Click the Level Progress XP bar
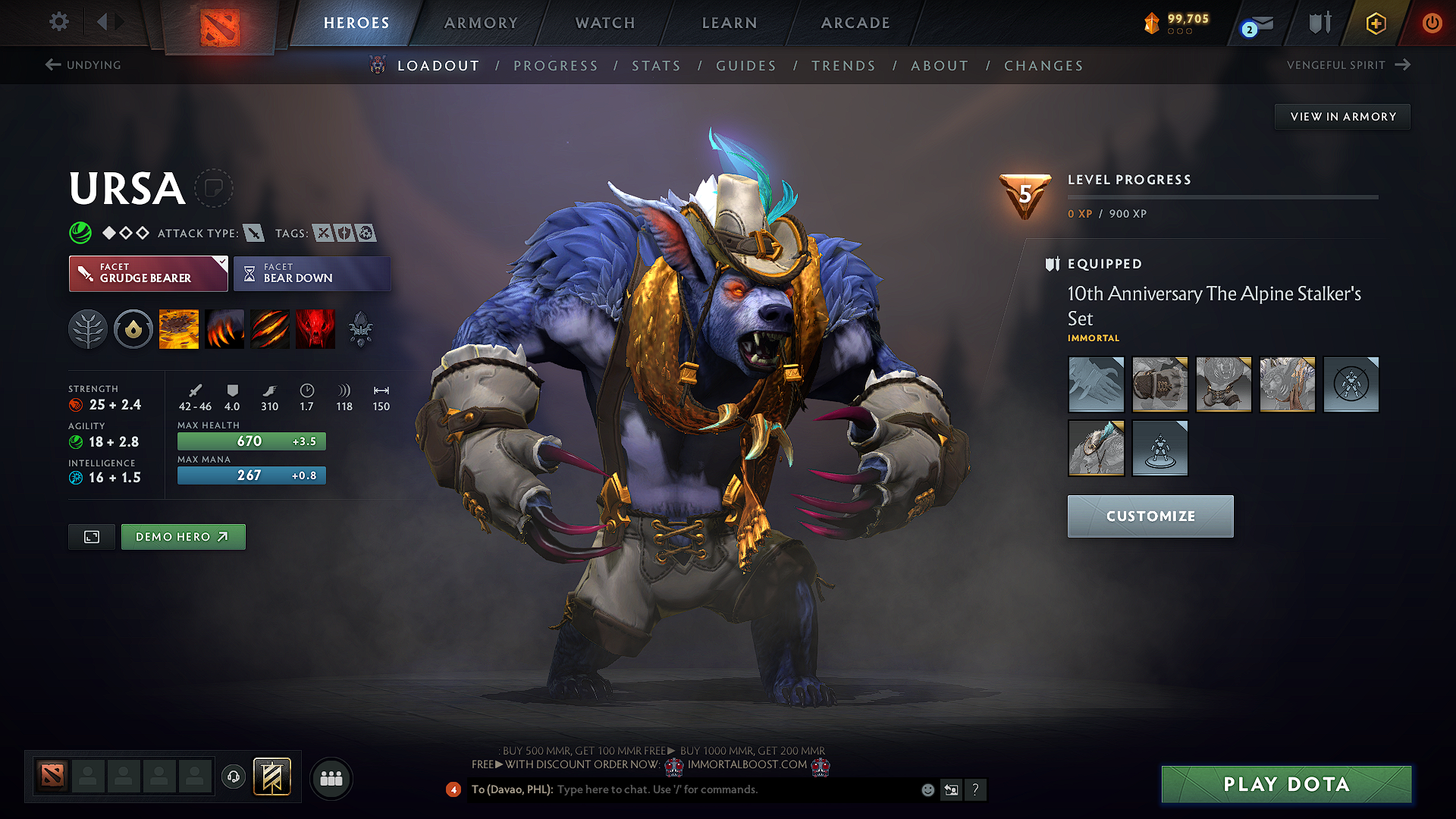This screenshot has width=1456, height=819. click(1222, 196)
